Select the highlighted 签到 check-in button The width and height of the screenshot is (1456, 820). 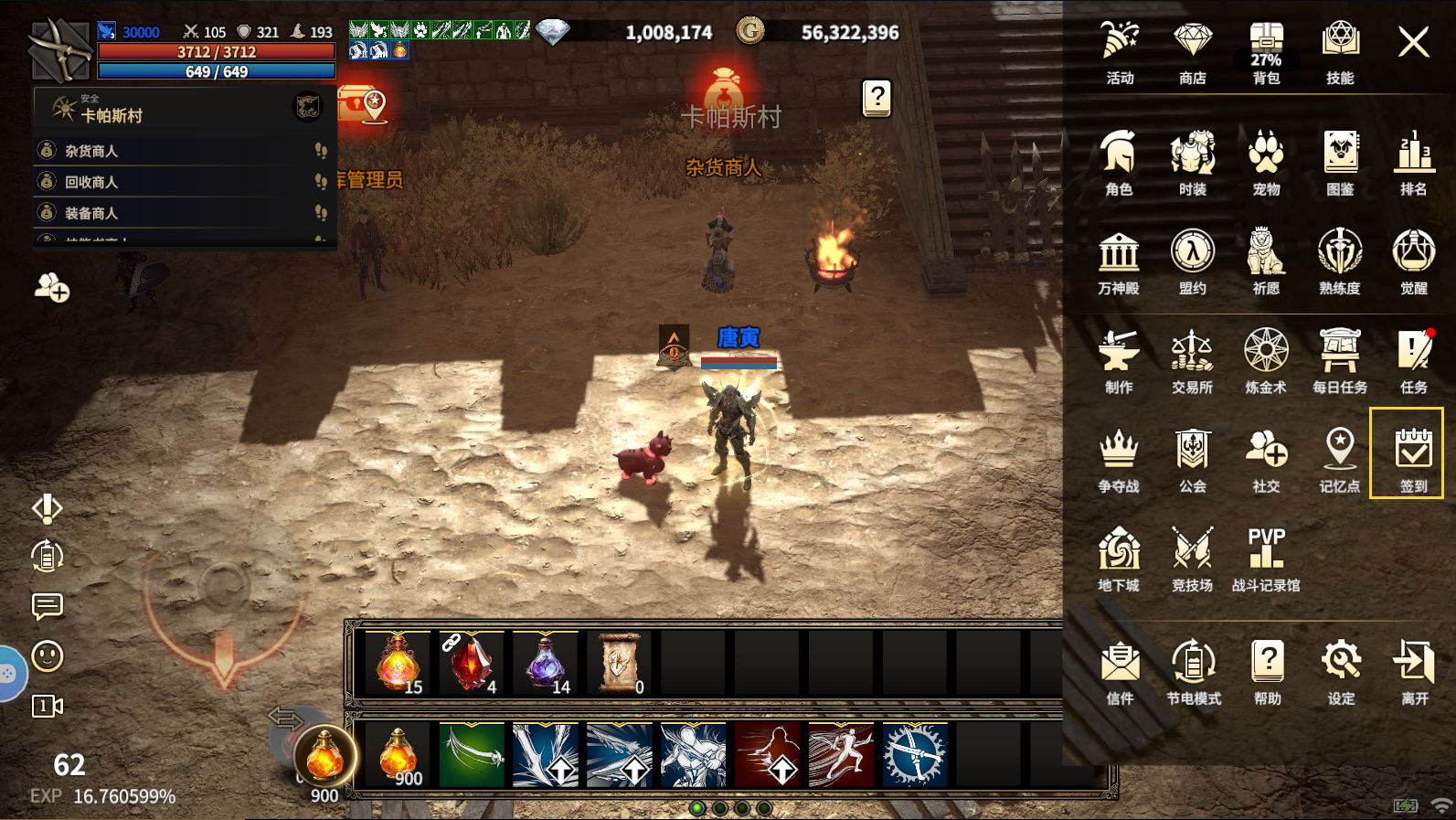pos(1407,453)
